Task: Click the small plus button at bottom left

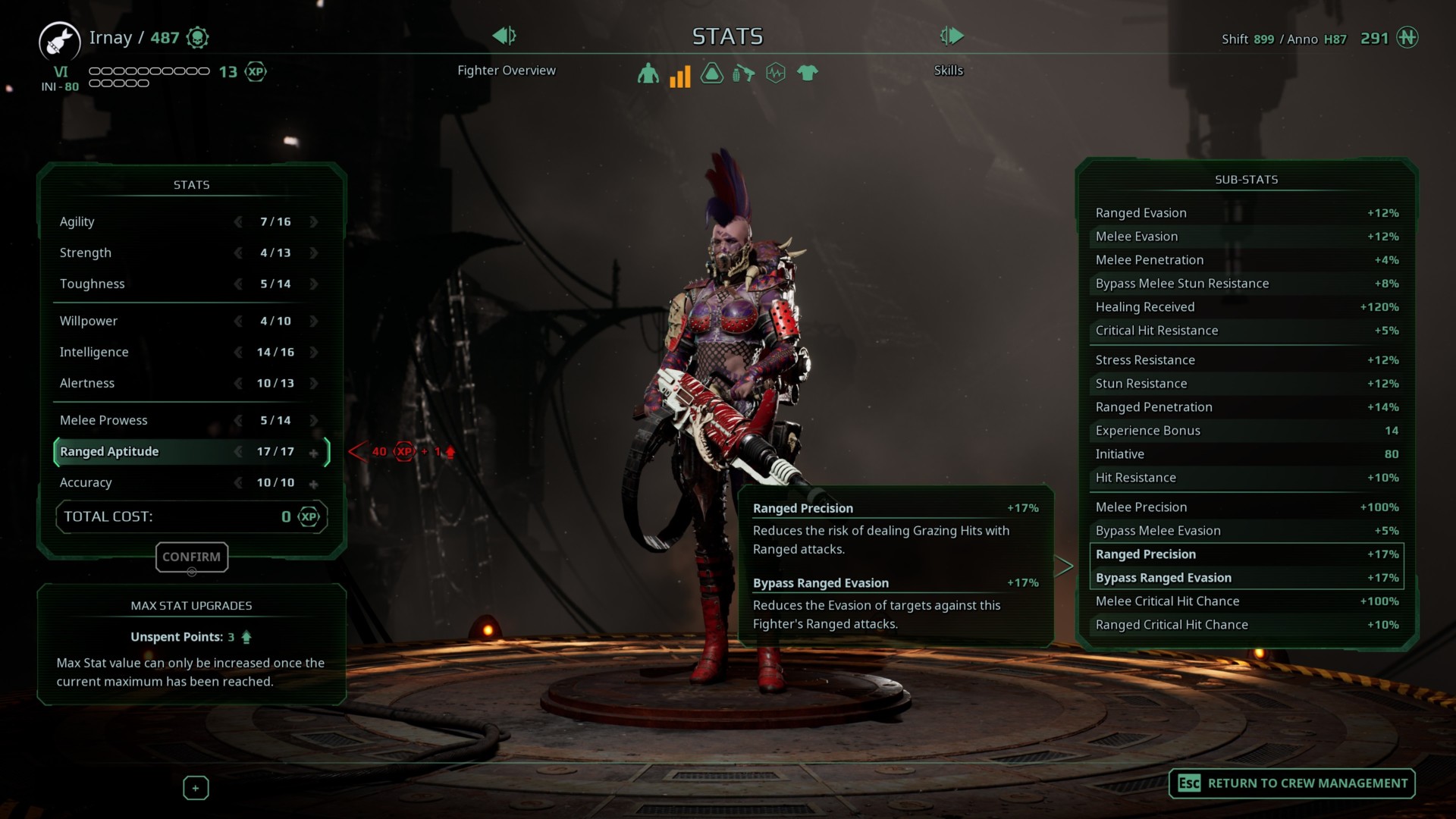Action: (196, 788)
